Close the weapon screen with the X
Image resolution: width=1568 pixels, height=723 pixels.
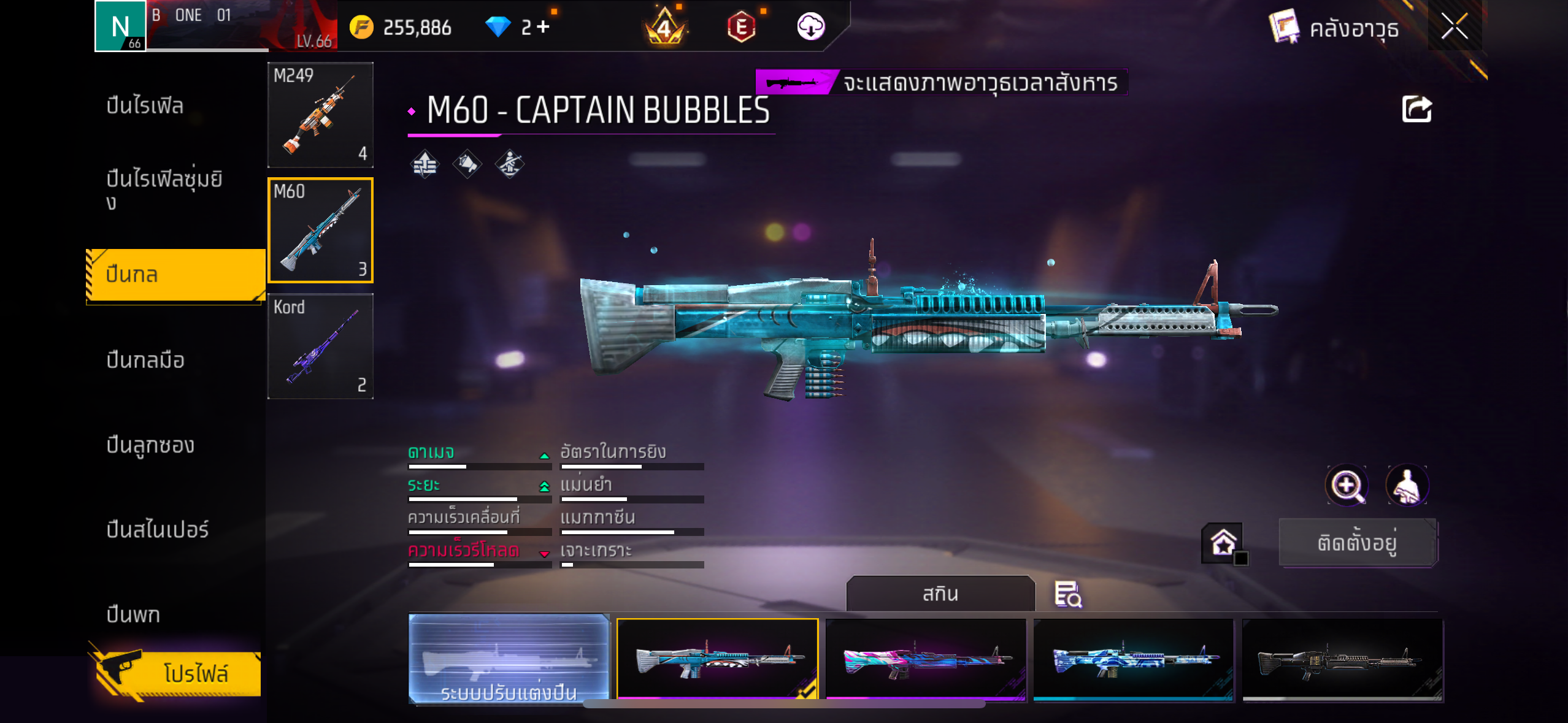[x=1454, y=27]
